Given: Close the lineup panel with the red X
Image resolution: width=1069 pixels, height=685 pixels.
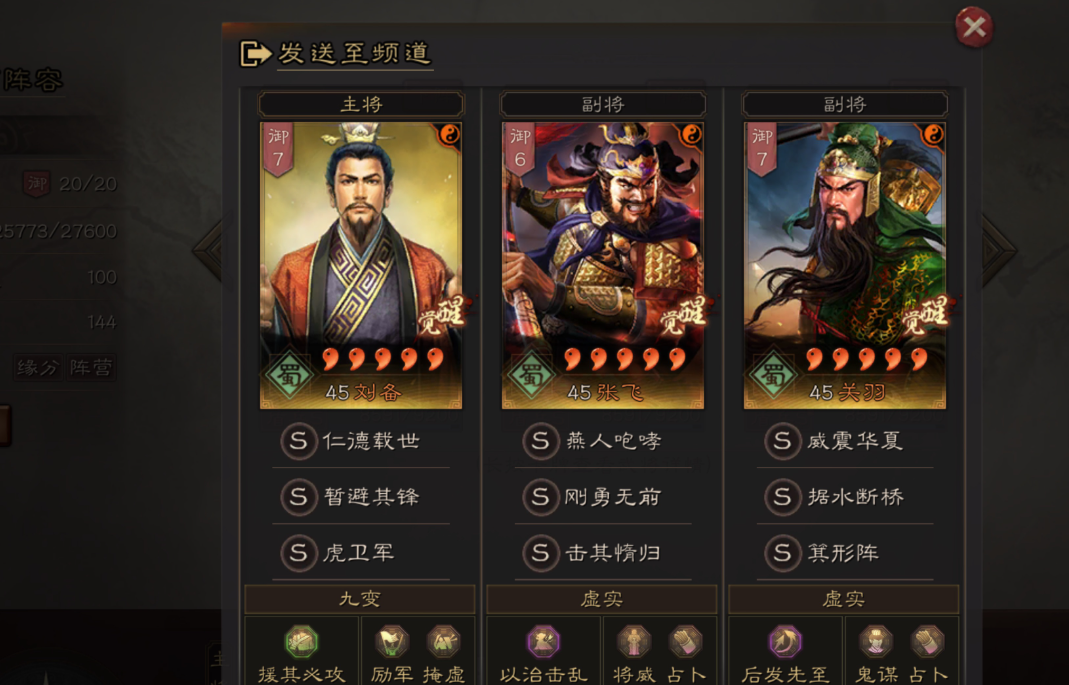Looking at the screenshot, I should tap(973, 28).
